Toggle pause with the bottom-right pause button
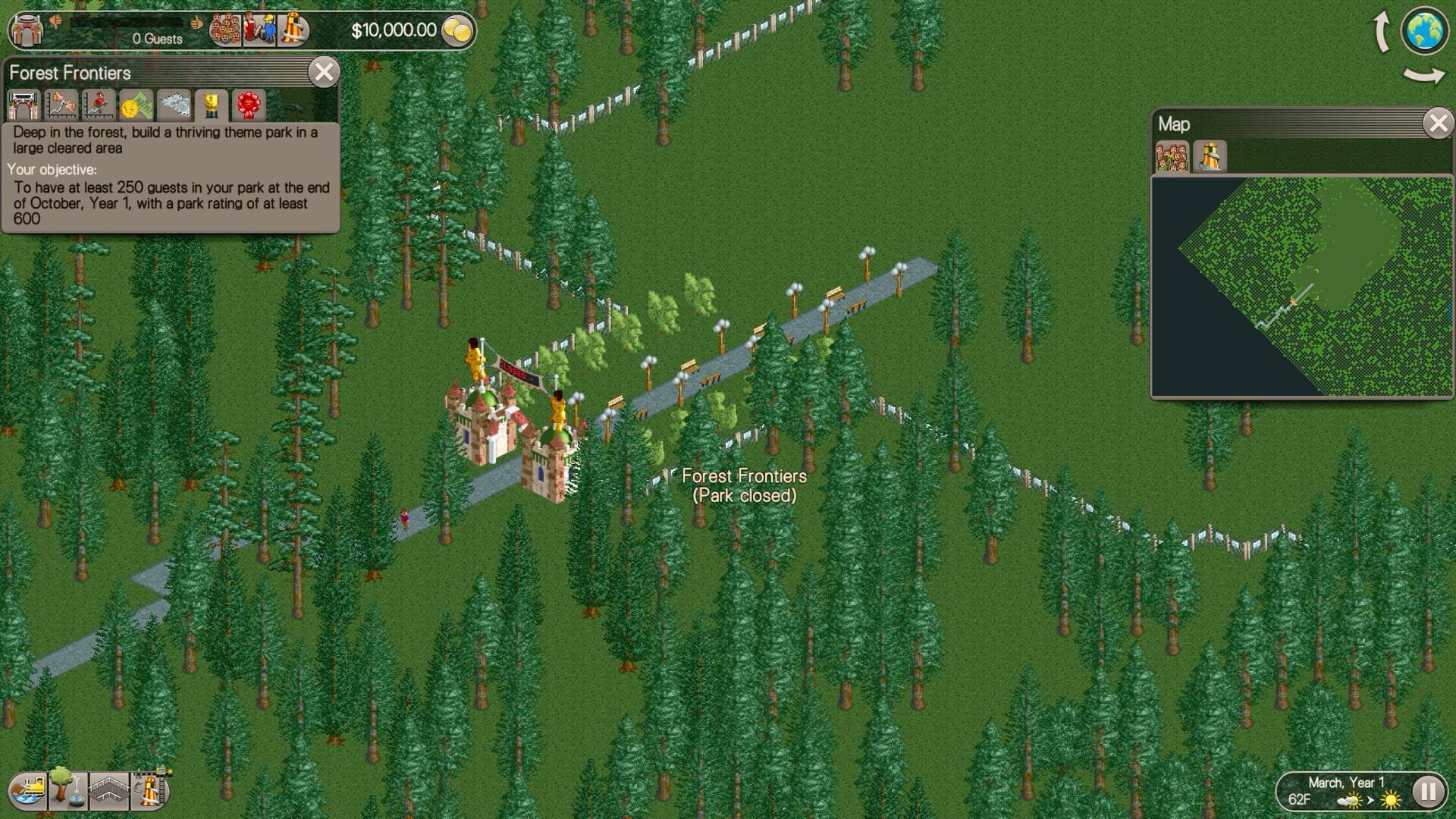This screenshot has width=1456, height=819. (x=1429, y=793)
